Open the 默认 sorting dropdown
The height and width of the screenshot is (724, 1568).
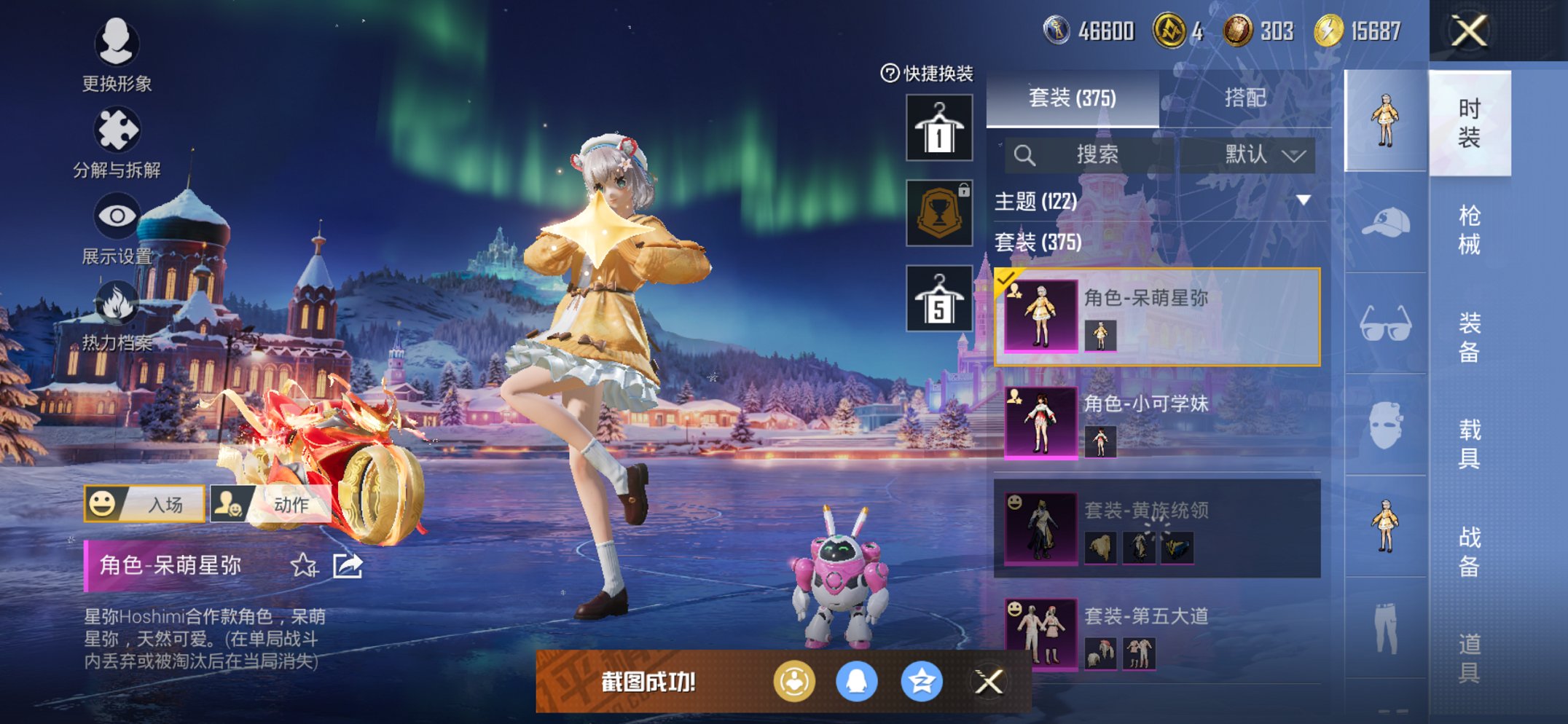pos(1252,155)
